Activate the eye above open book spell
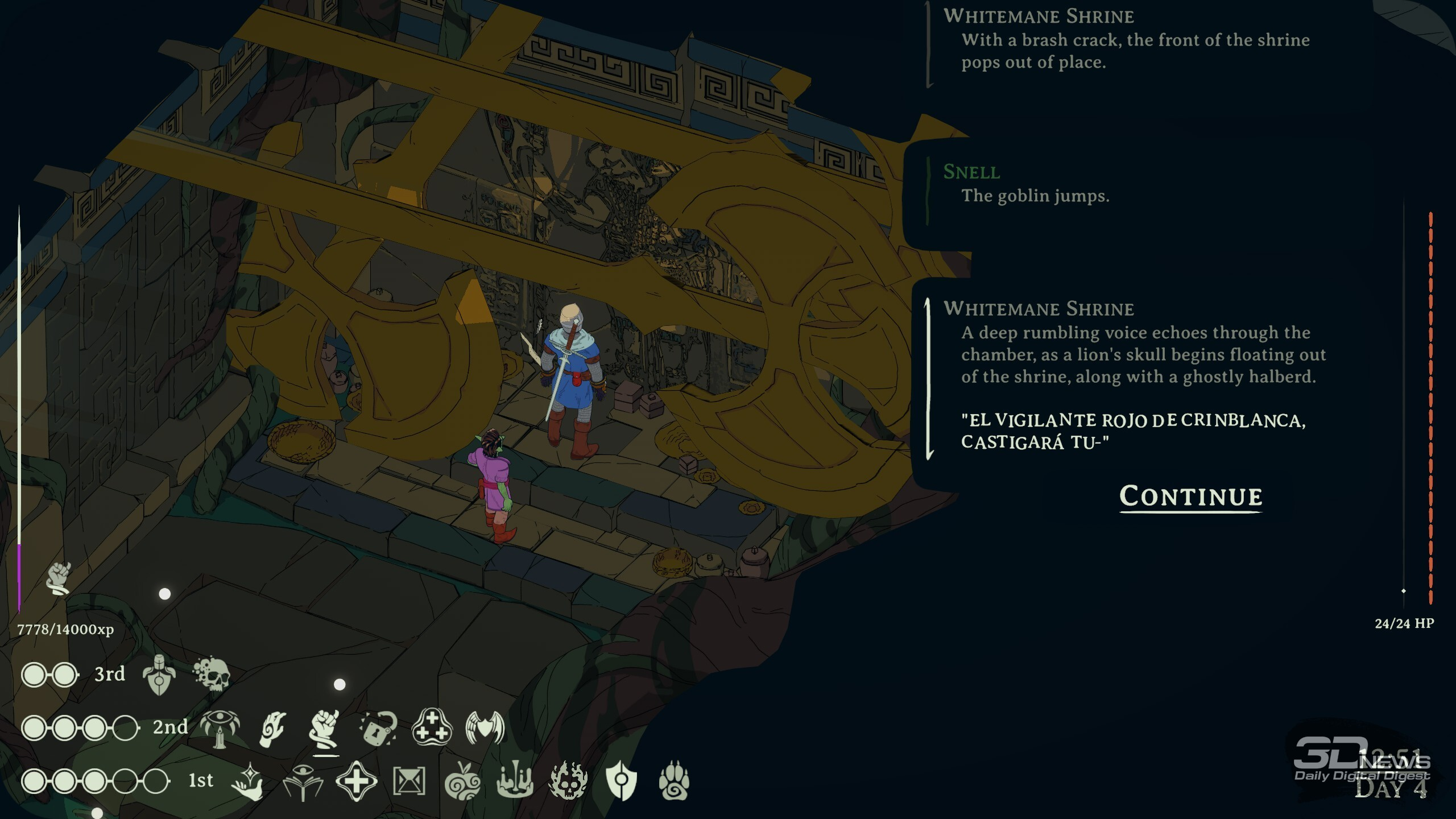Image resolution: width=1456 pixels, height=819 pixels. click(x=303, y=781)
